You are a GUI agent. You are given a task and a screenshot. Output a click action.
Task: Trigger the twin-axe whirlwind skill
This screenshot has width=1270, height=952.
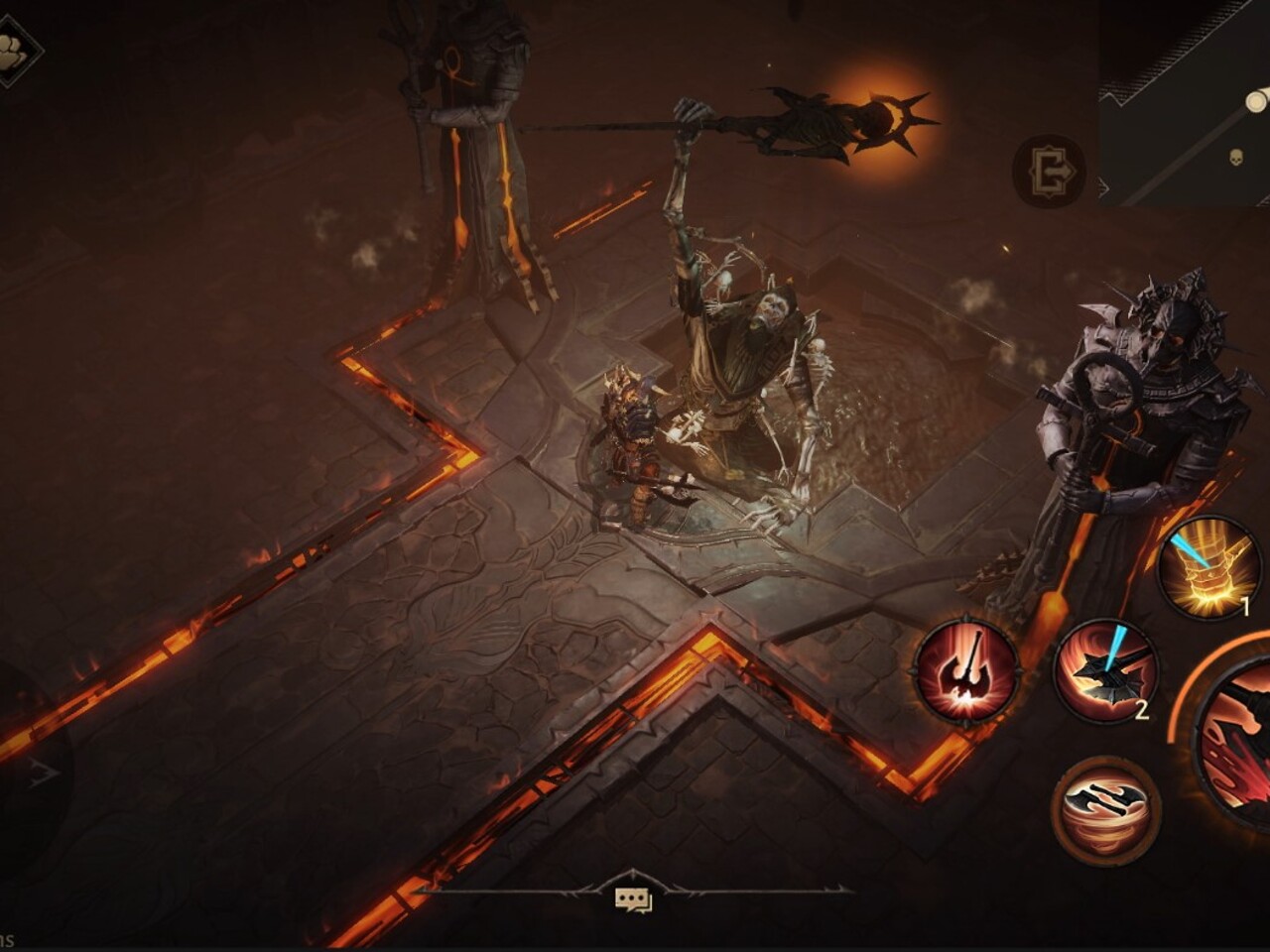point(1104,811)
